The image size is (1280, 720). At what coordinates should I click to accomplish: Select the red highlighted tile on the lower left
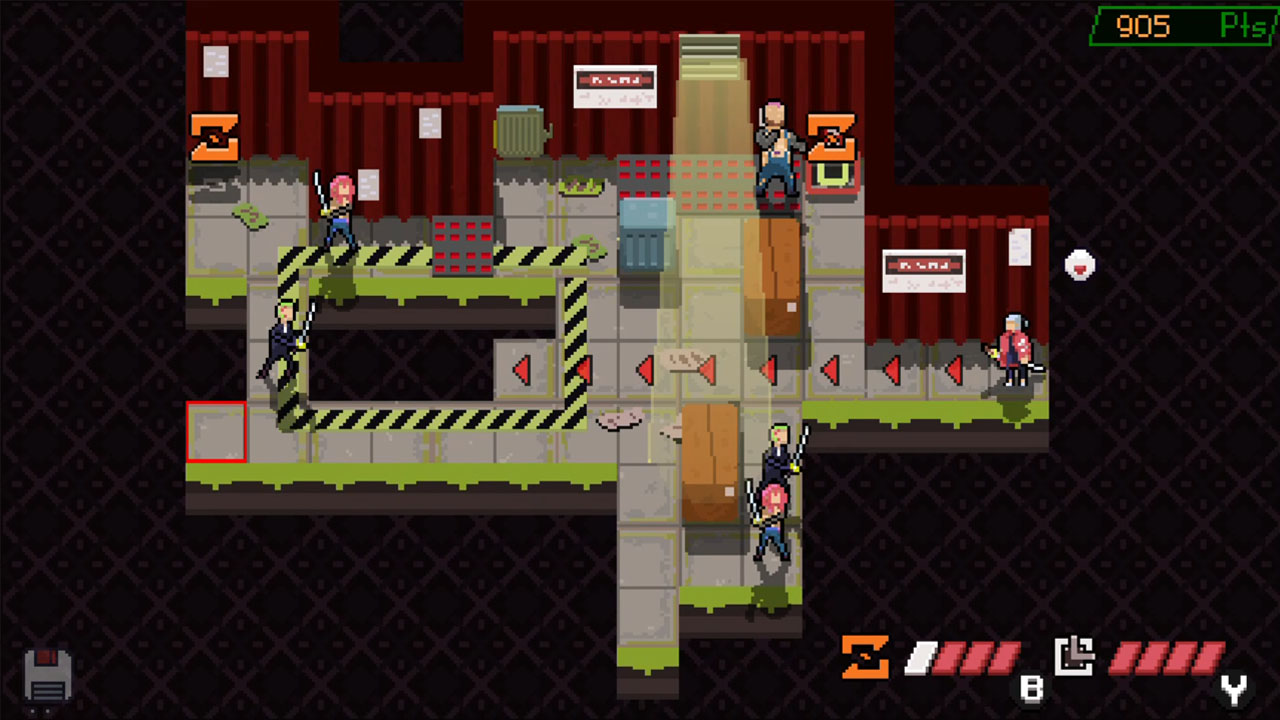coord(216,430)
